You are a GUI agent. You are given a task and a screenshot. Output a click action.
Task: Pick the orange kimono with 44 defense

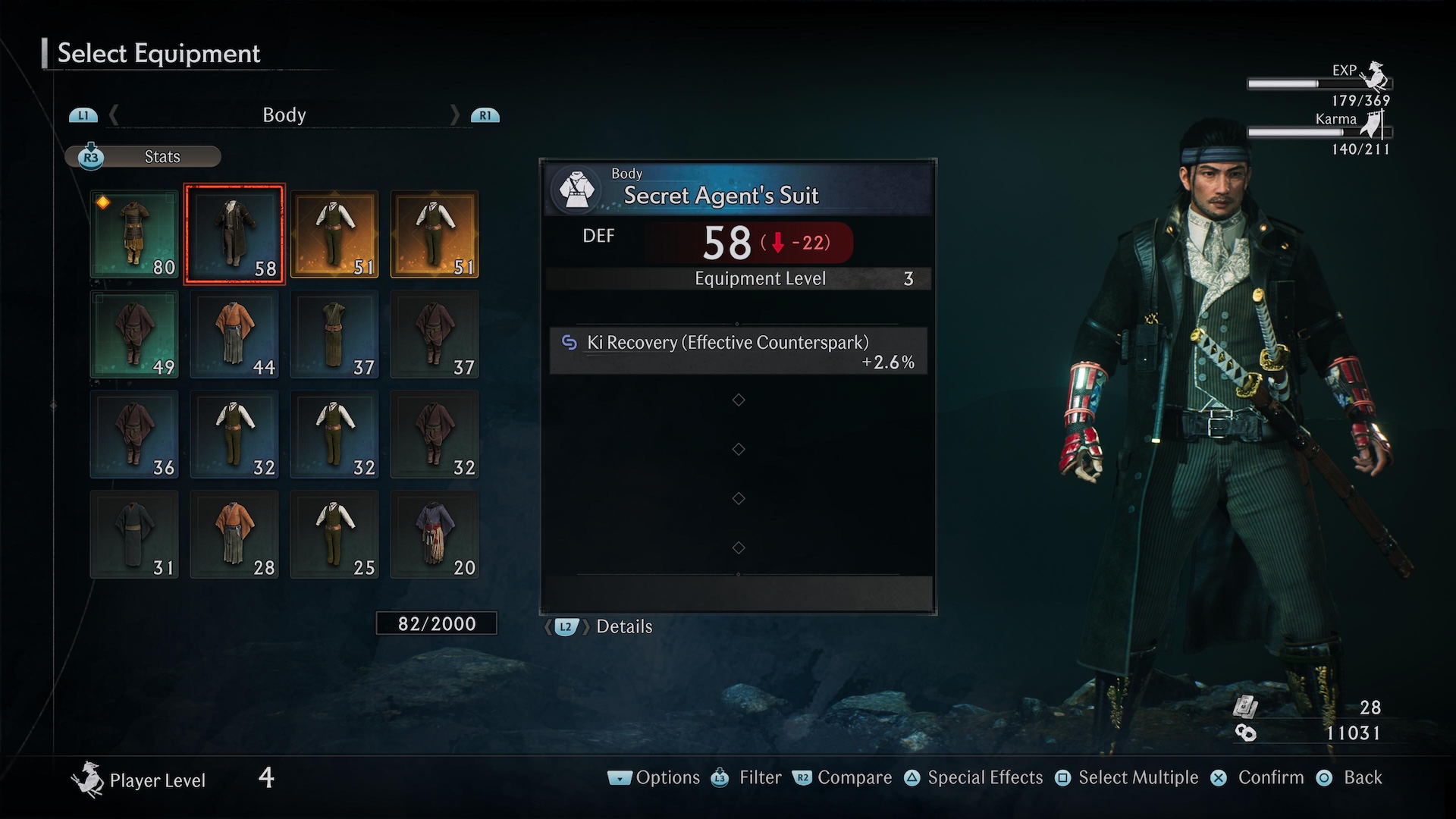[234, 334]
